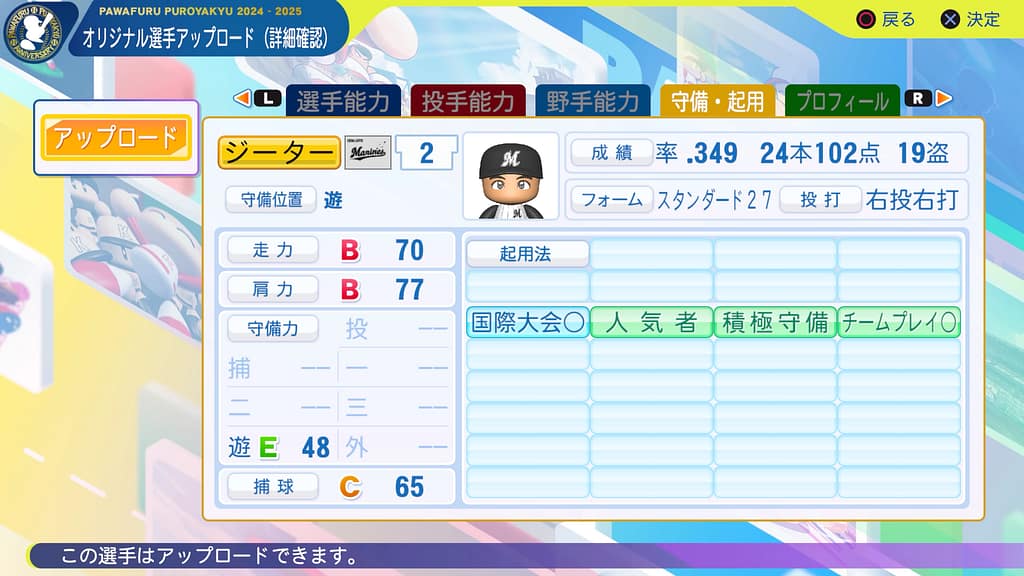Click the 起用法 usage label

click(526, 254)
